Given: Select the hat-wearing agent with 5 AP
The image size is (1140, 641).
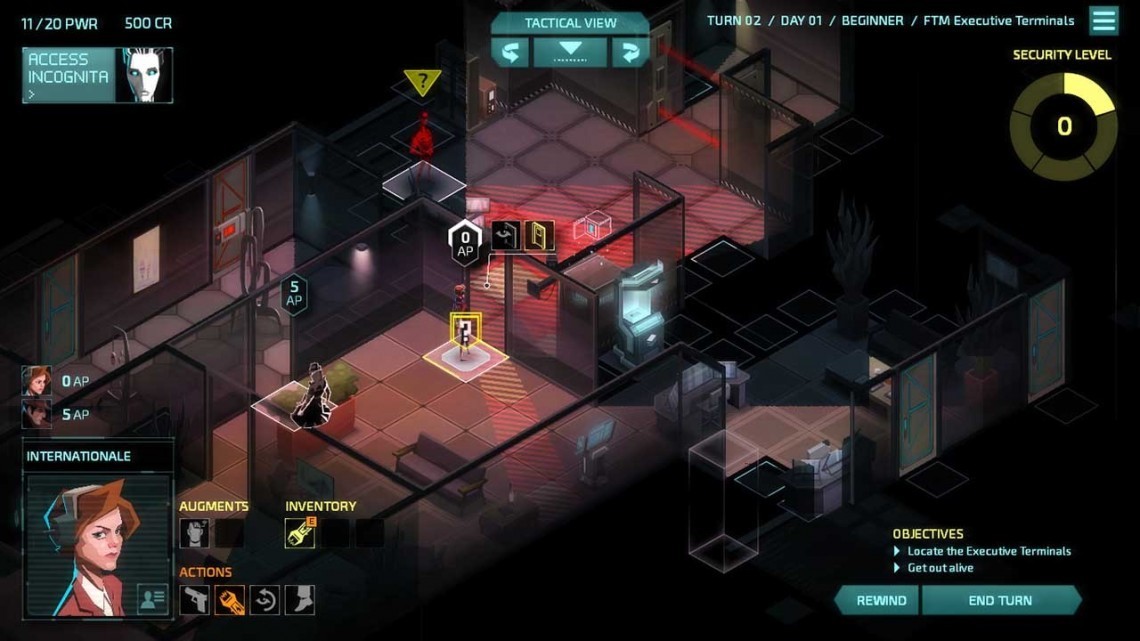Looking at the screenshot, I should (x=37, y=414).
